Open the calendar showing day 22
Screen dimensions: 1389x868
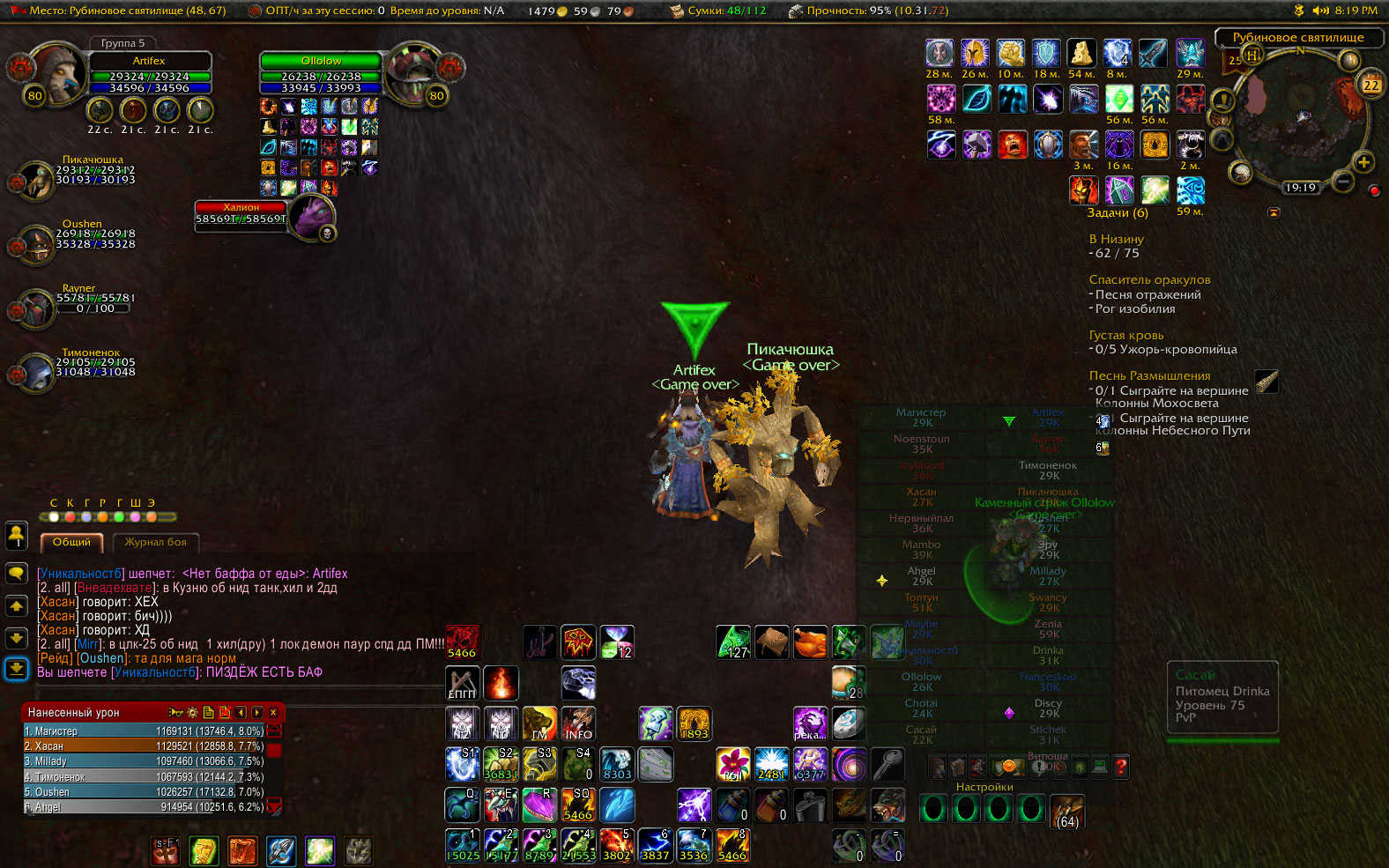click(x=1371, y=85)
